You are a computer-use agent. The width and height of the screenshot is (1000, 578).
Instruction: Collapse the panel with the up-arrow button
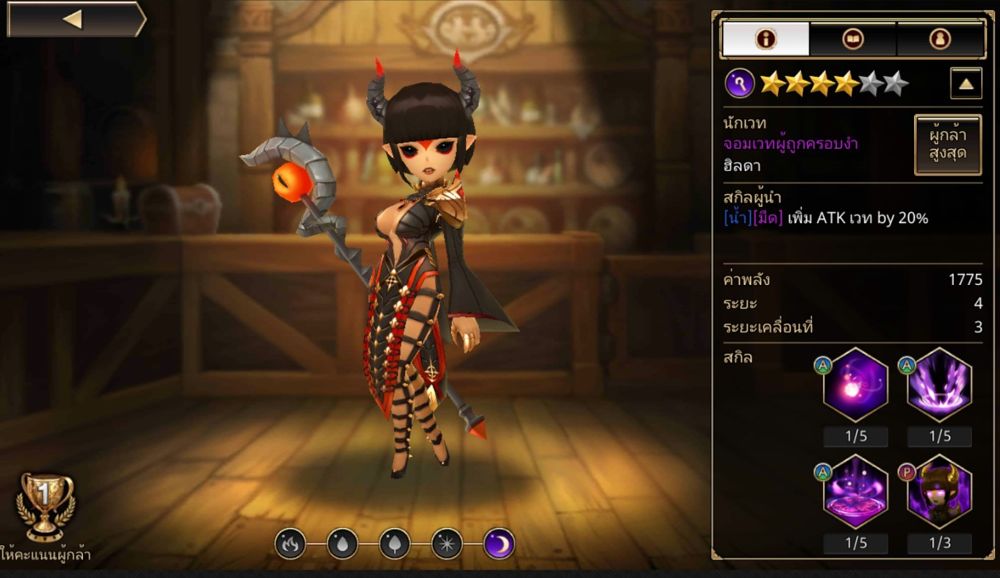tap(965, 84)
